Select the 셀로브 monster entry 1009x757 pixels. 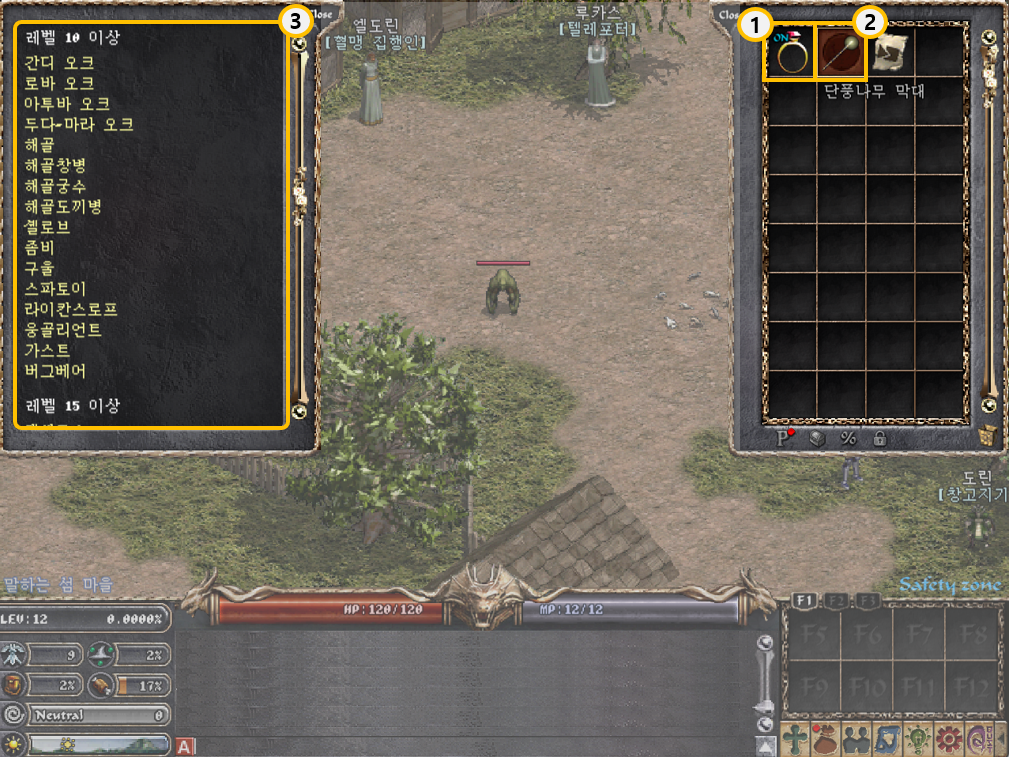tap(48, 227)
